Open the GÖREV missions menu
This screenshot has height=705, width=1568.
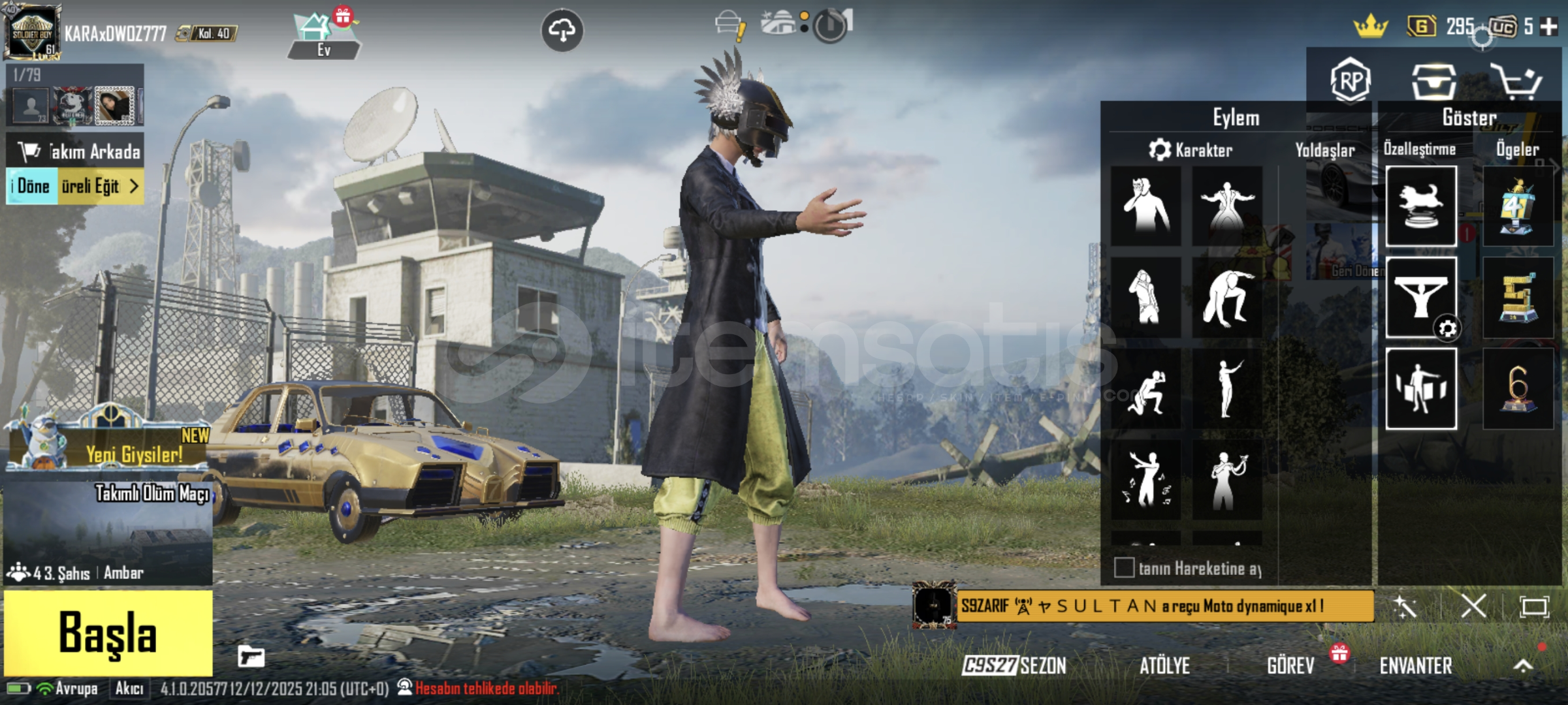[1290, 666]
